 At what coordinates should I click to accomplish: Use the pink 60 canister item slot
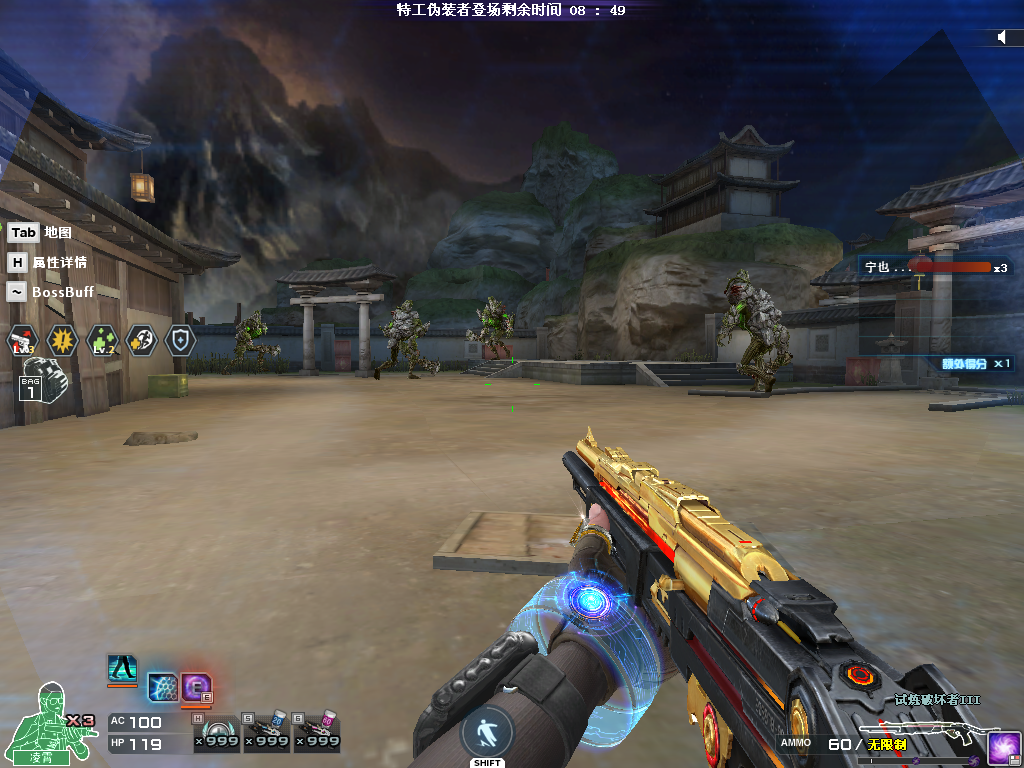click(316, 733)
